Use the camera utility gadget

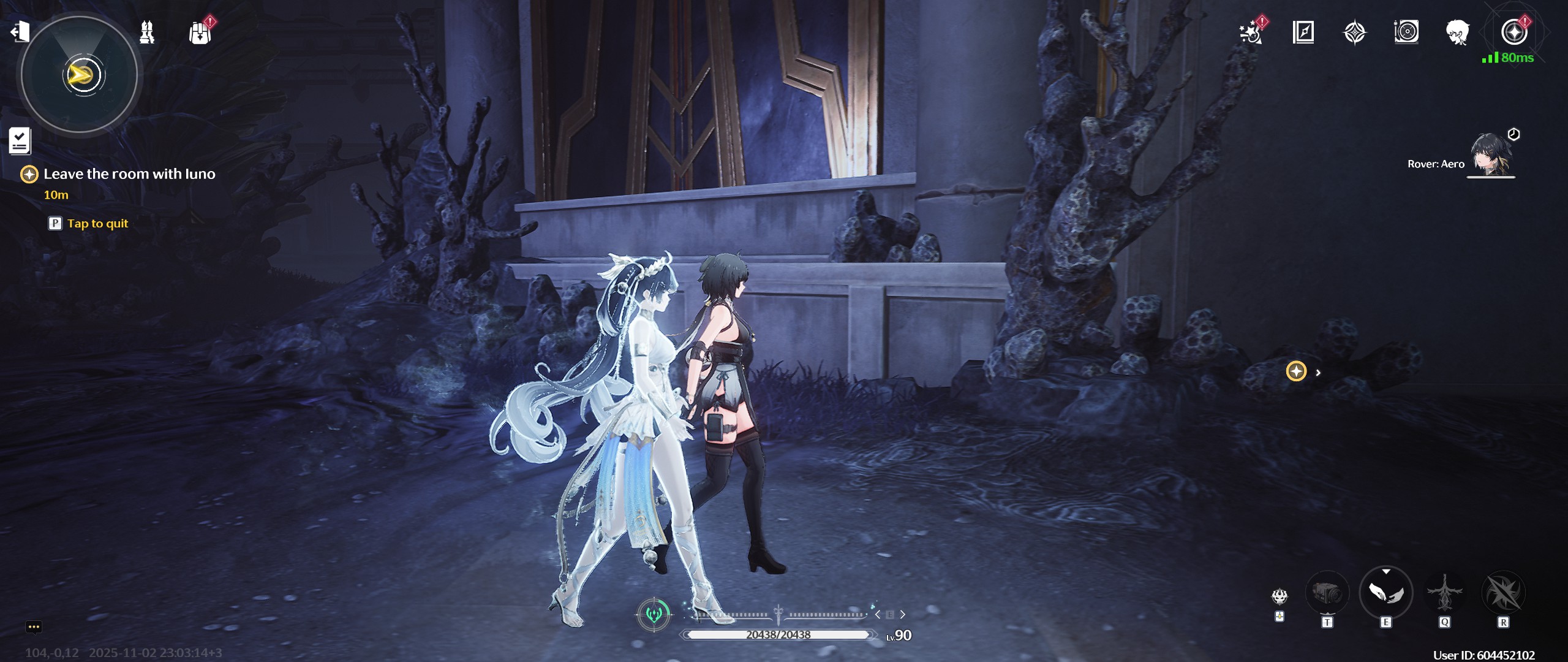(1327, 593)
